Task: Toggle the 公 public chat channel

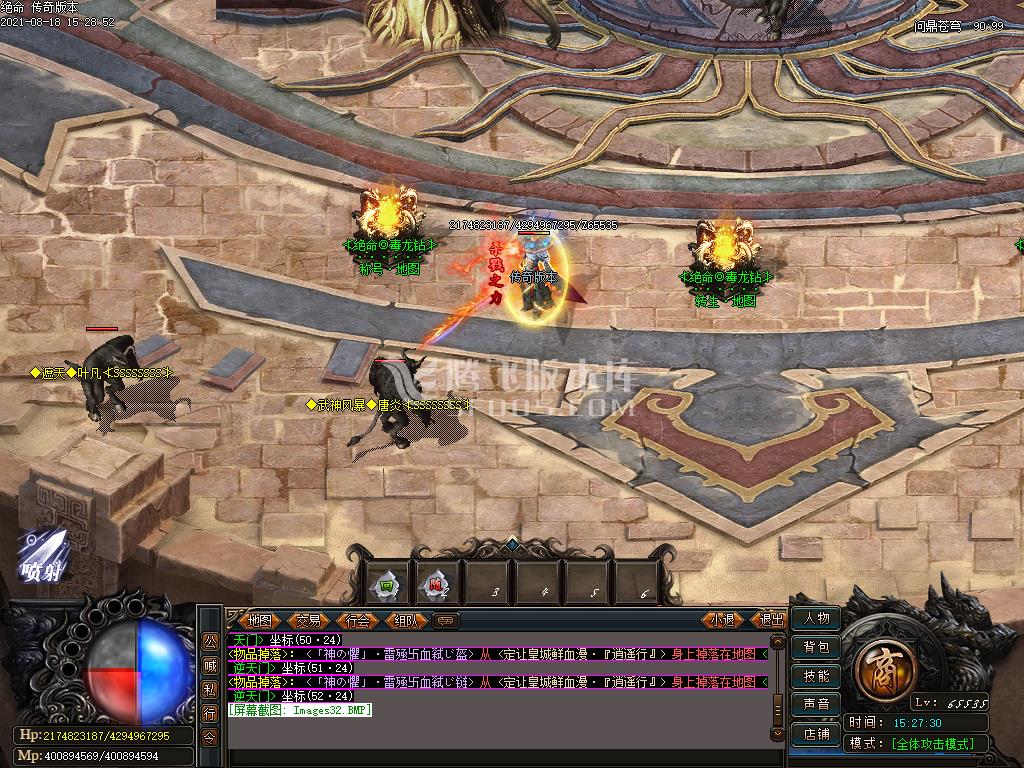Action: tap(210, 642)
